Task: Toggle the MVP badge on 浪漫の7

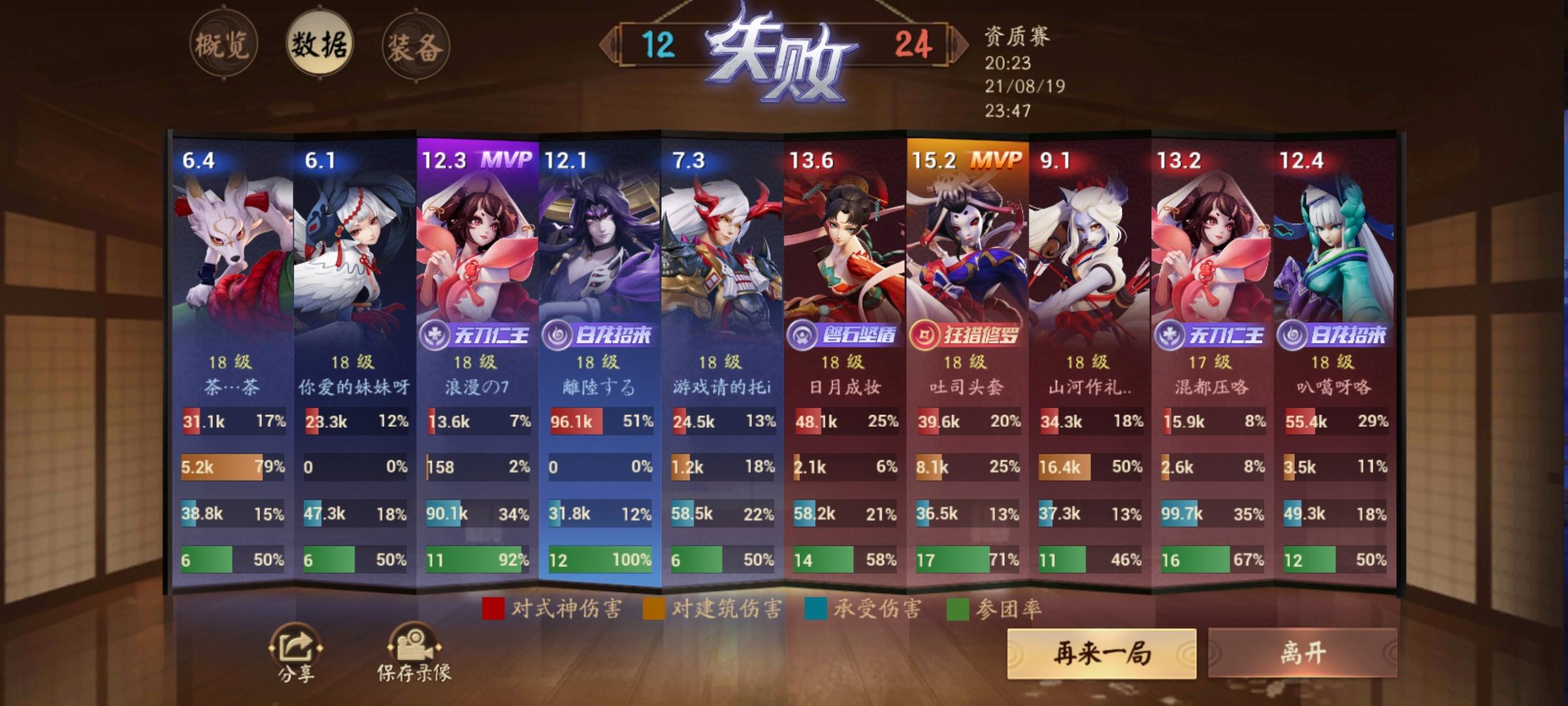Action: [505, 160]
